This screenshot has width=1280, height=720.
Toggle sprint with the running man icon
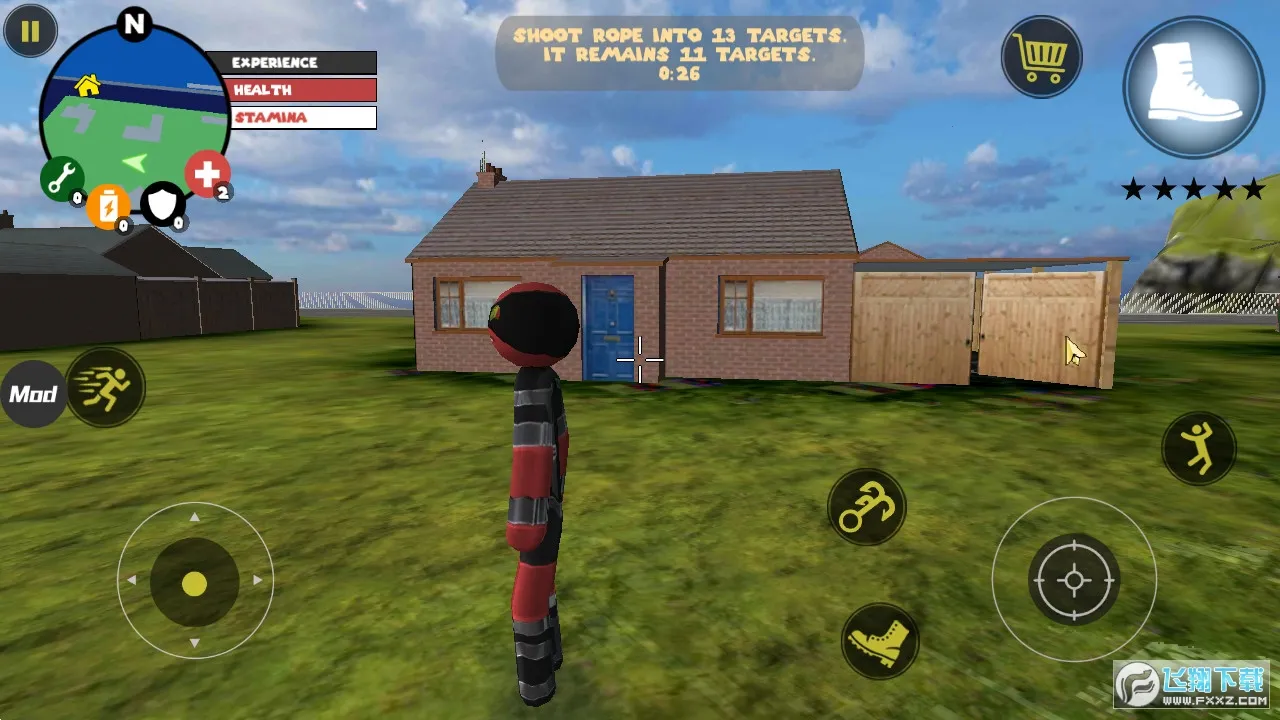tap(106, 387)
